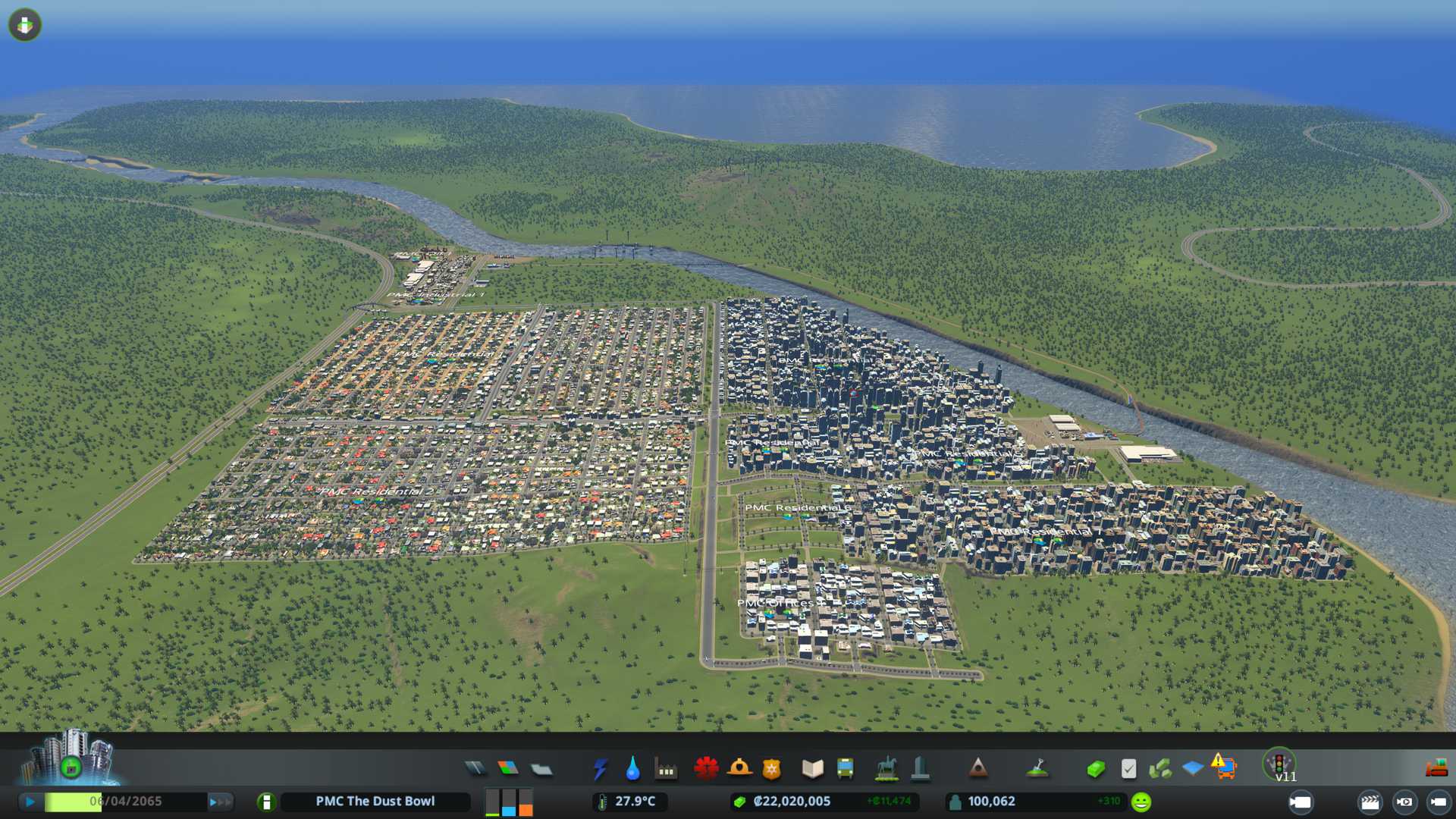The width and height of the screenshot is (1456, 819).
Task: Toggle the play/pause simulation button
Action: [30, 802]
